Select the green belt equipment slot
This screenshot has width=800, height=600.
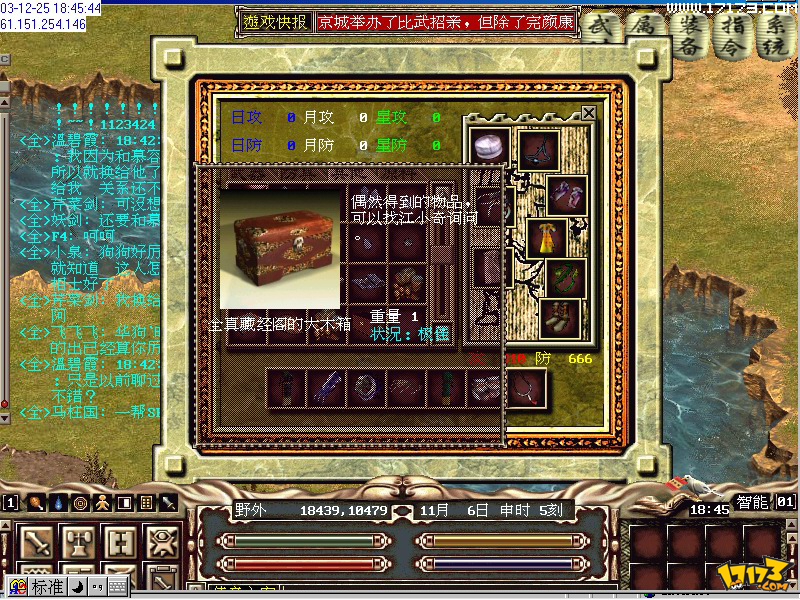click(x=565, y=278)
